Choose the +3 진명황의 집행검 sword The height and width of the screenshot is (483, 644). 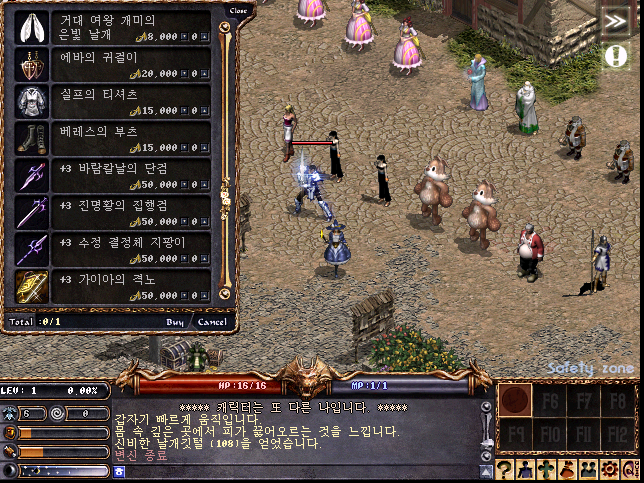coord(112,212)
